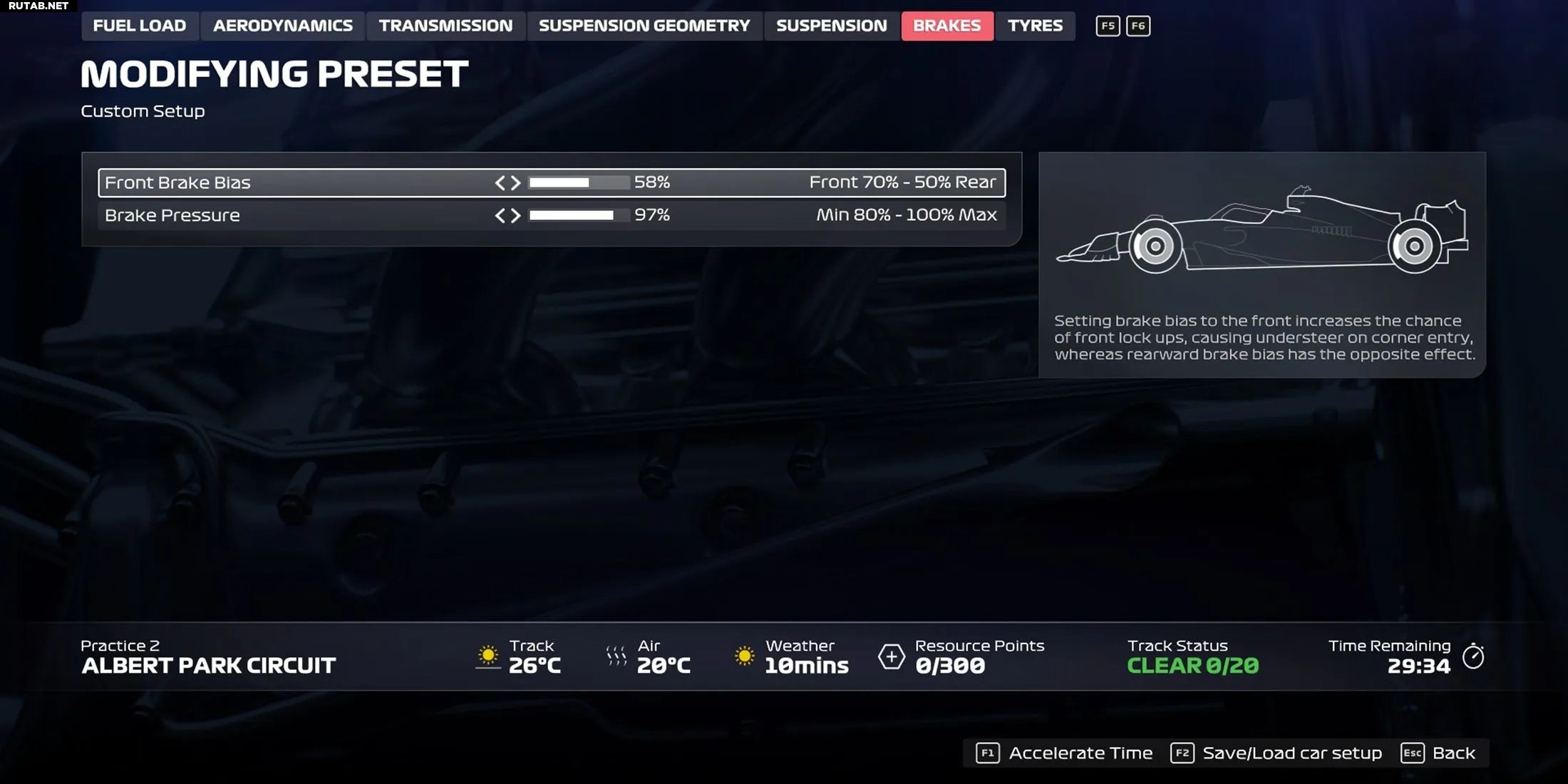Go Back from the setup screen
Viewport: 1568px width, 784px height.
1440,753
